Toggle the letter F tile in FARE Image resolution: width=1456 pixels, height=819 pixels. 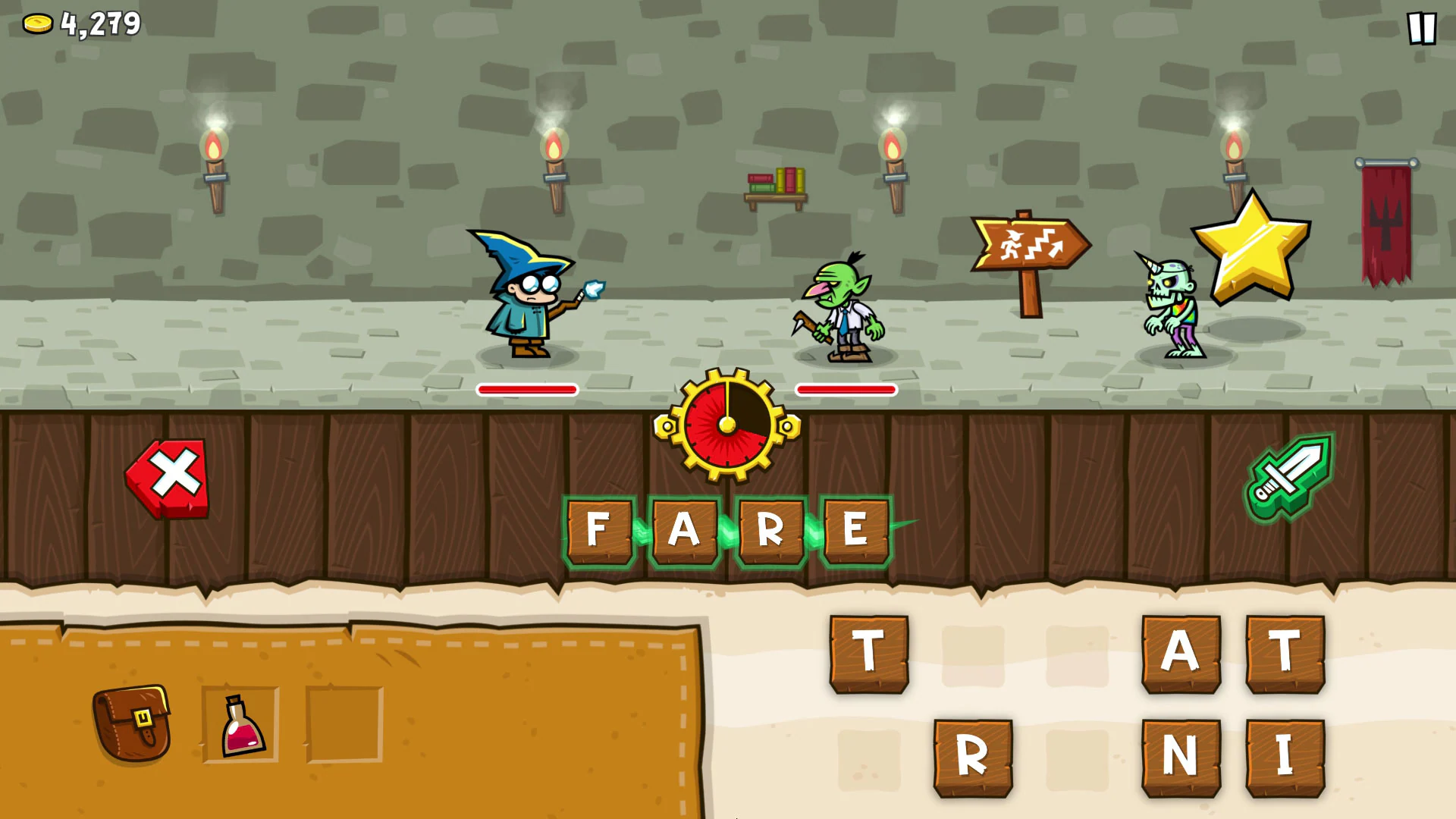point(599,531)
